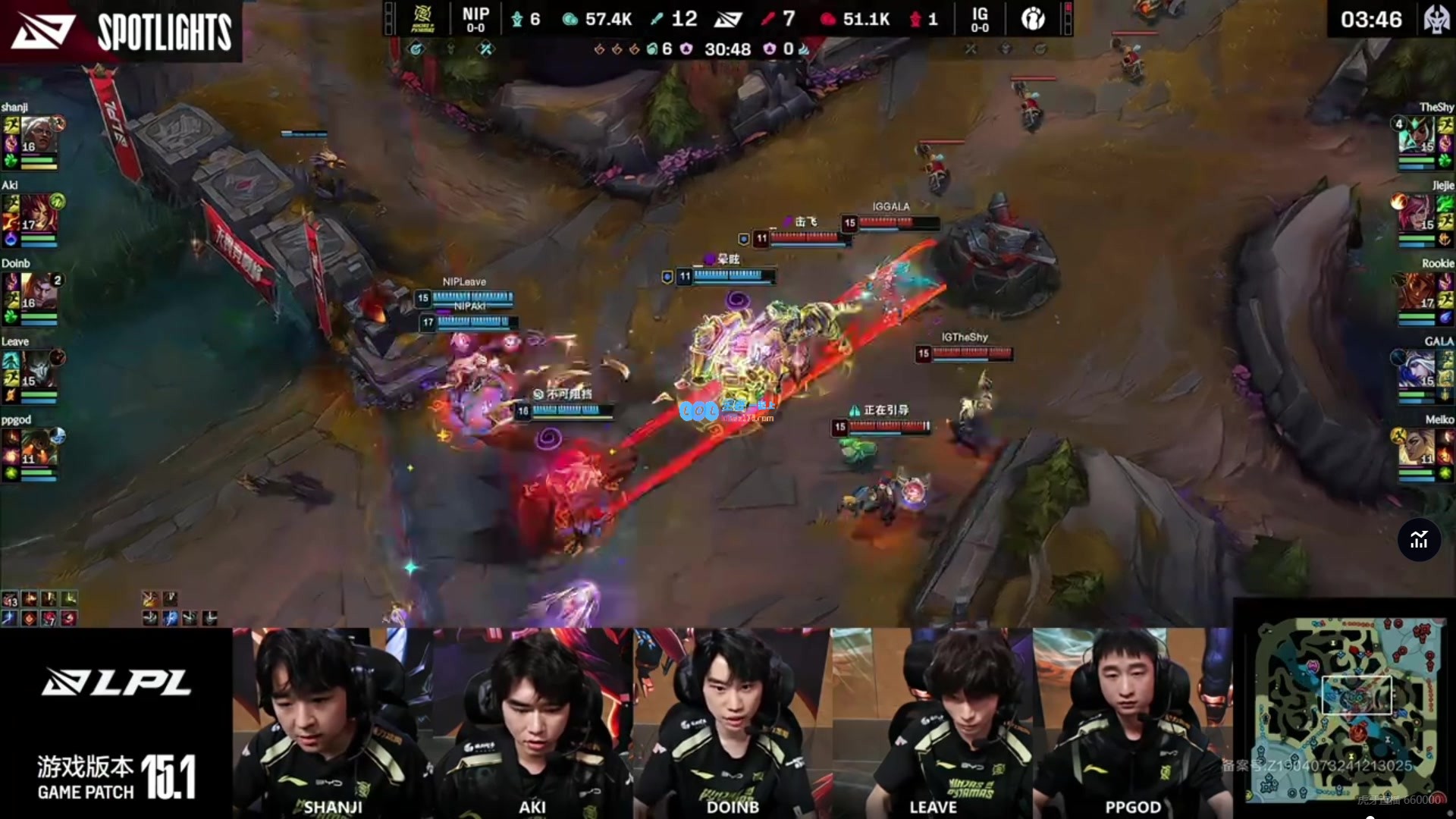Select ppgod's champion portrait

(x=36, y=447)
